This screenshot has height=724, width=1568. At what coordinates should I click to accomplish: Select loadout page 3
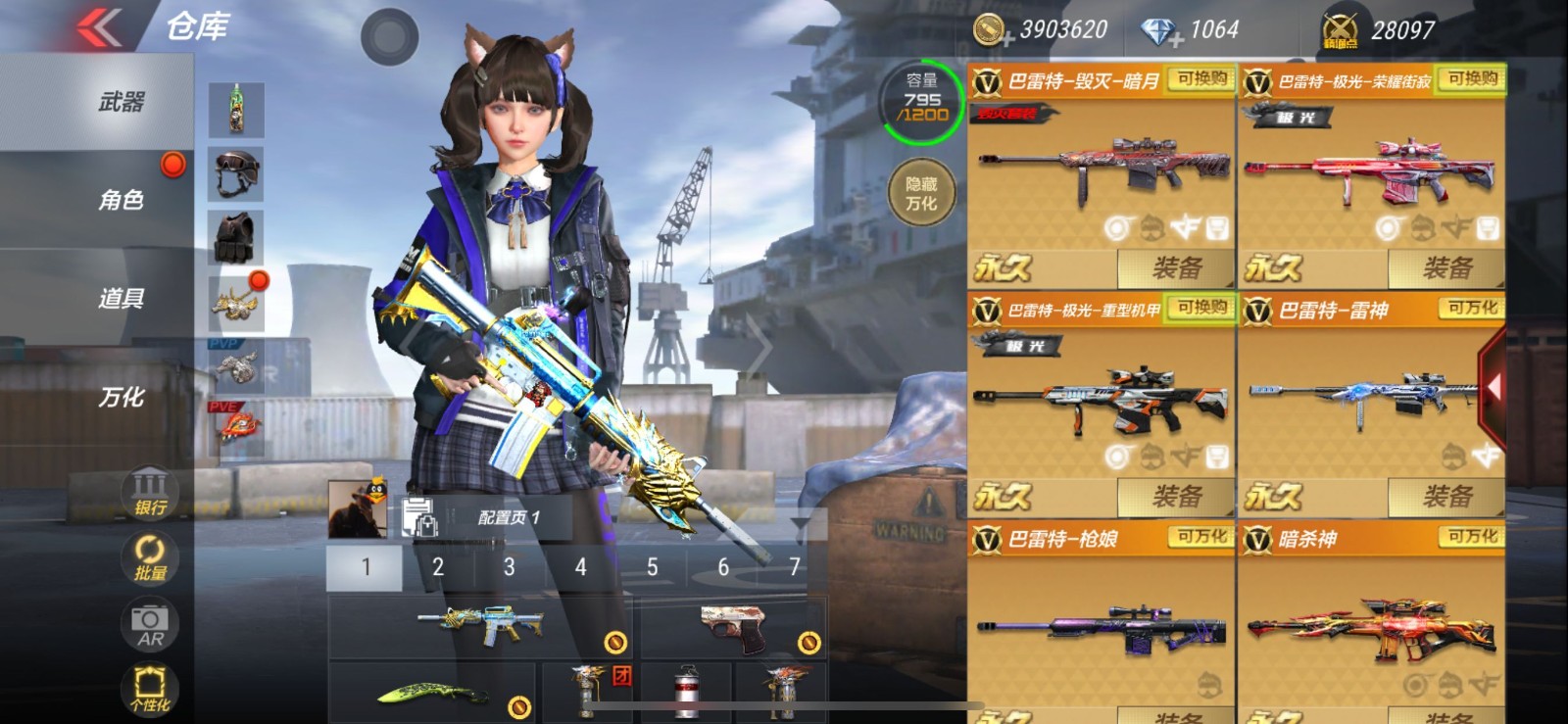point(509,566)
